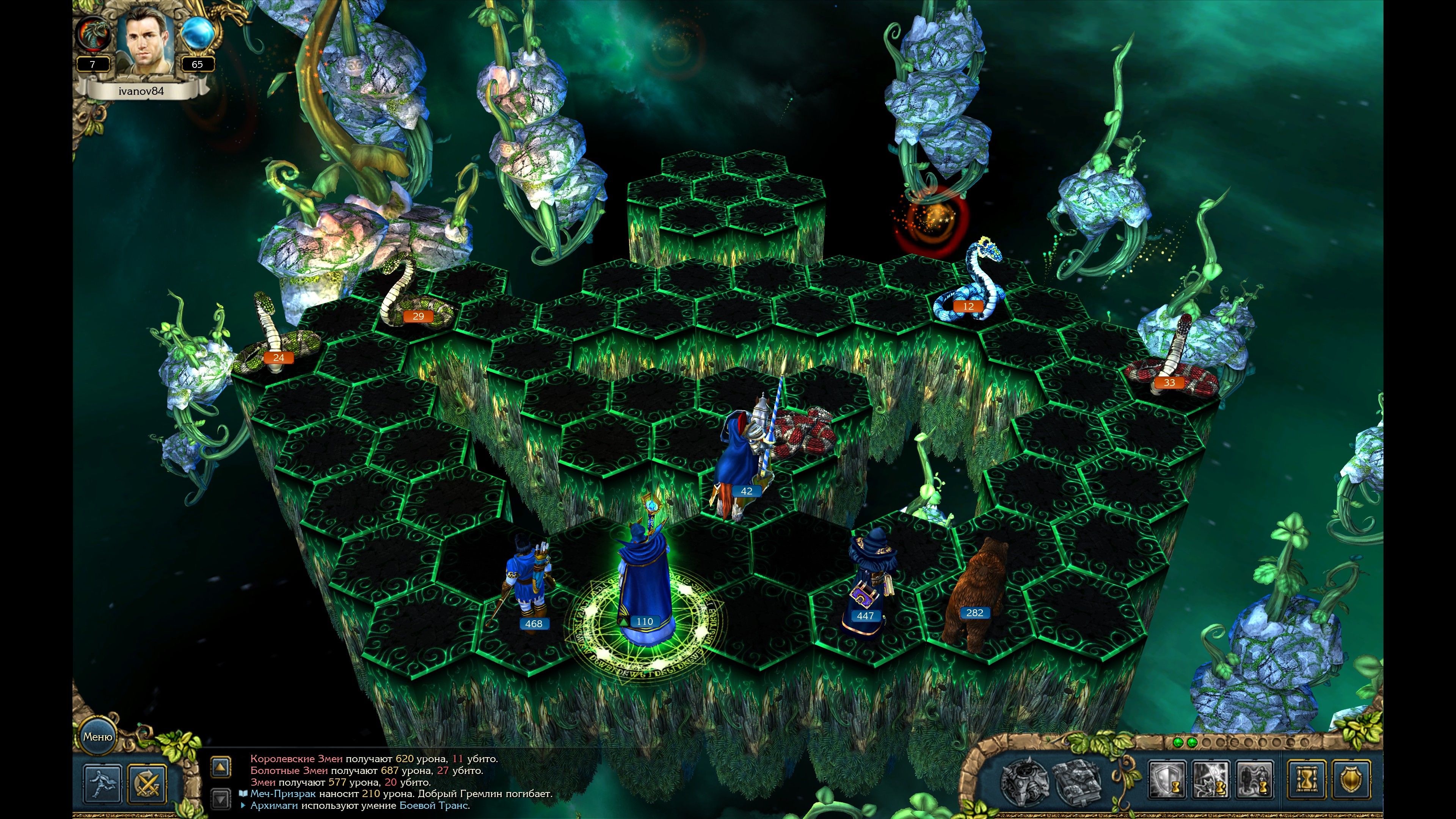The height and width of the screenshot is (819, 1456).
Task: Click the combat log down arrow
Action: coord(220,799)
